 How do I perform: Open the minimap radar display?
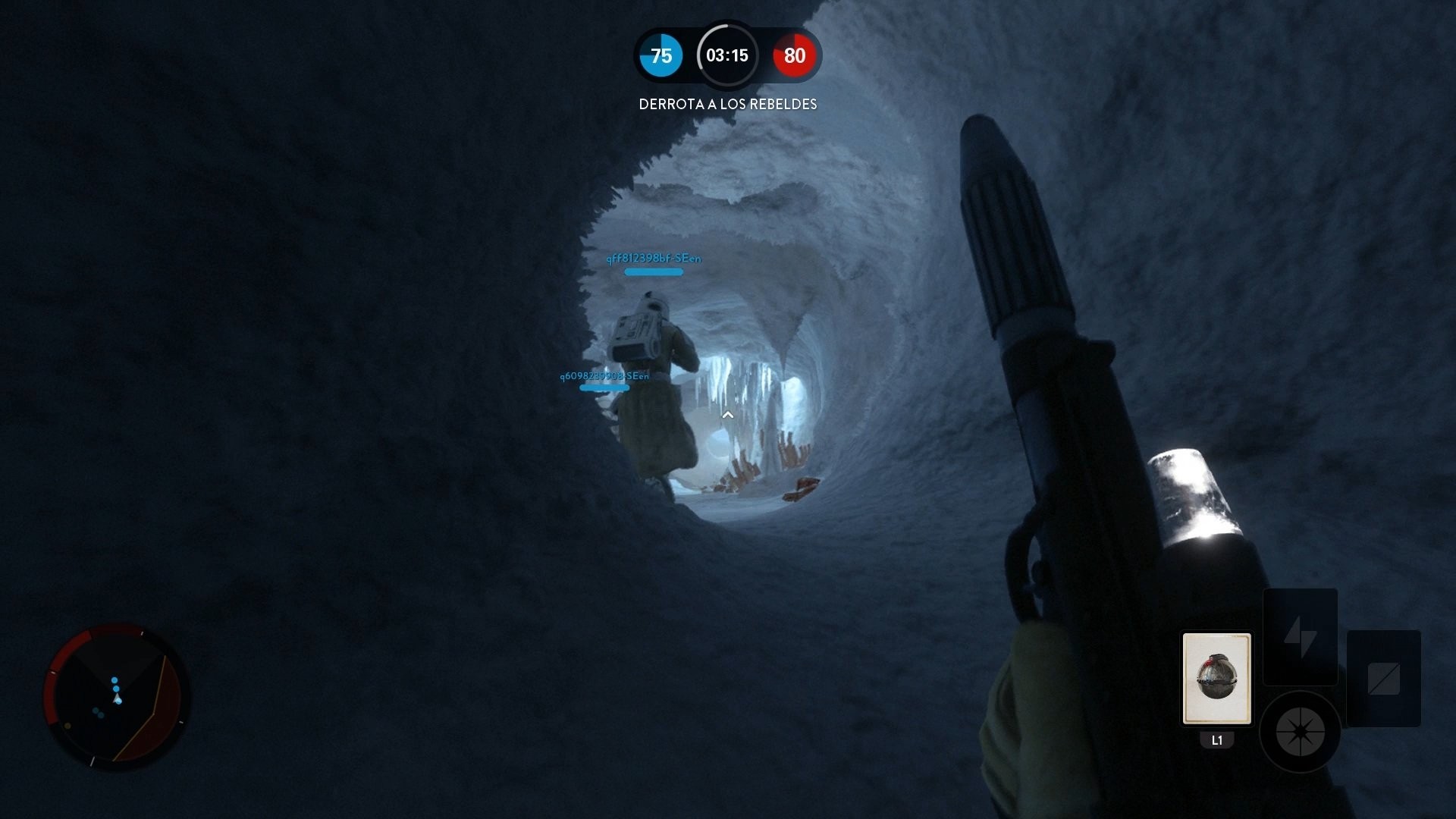pyautogui.click(x=118, y=698)
